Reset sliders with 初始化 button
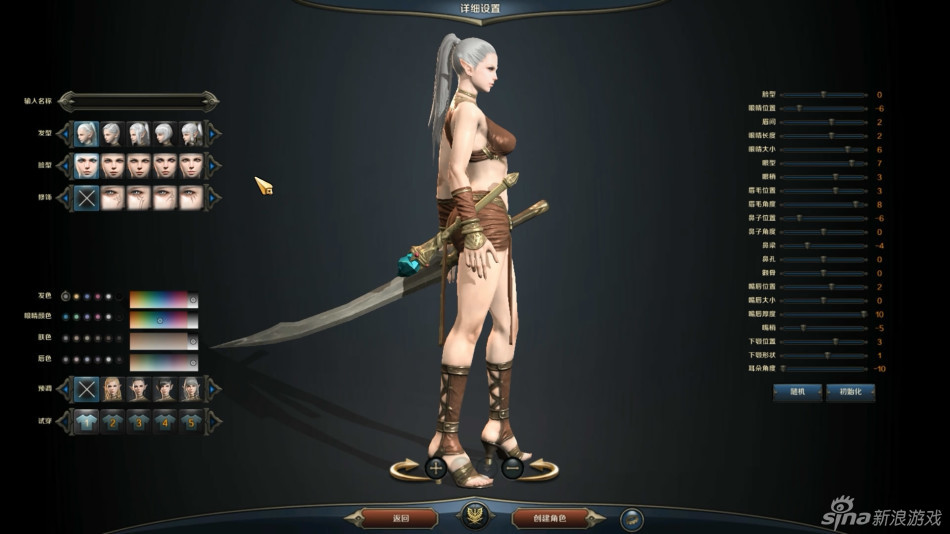The height and width of the screenshot is (534, 950). [850, 392]
